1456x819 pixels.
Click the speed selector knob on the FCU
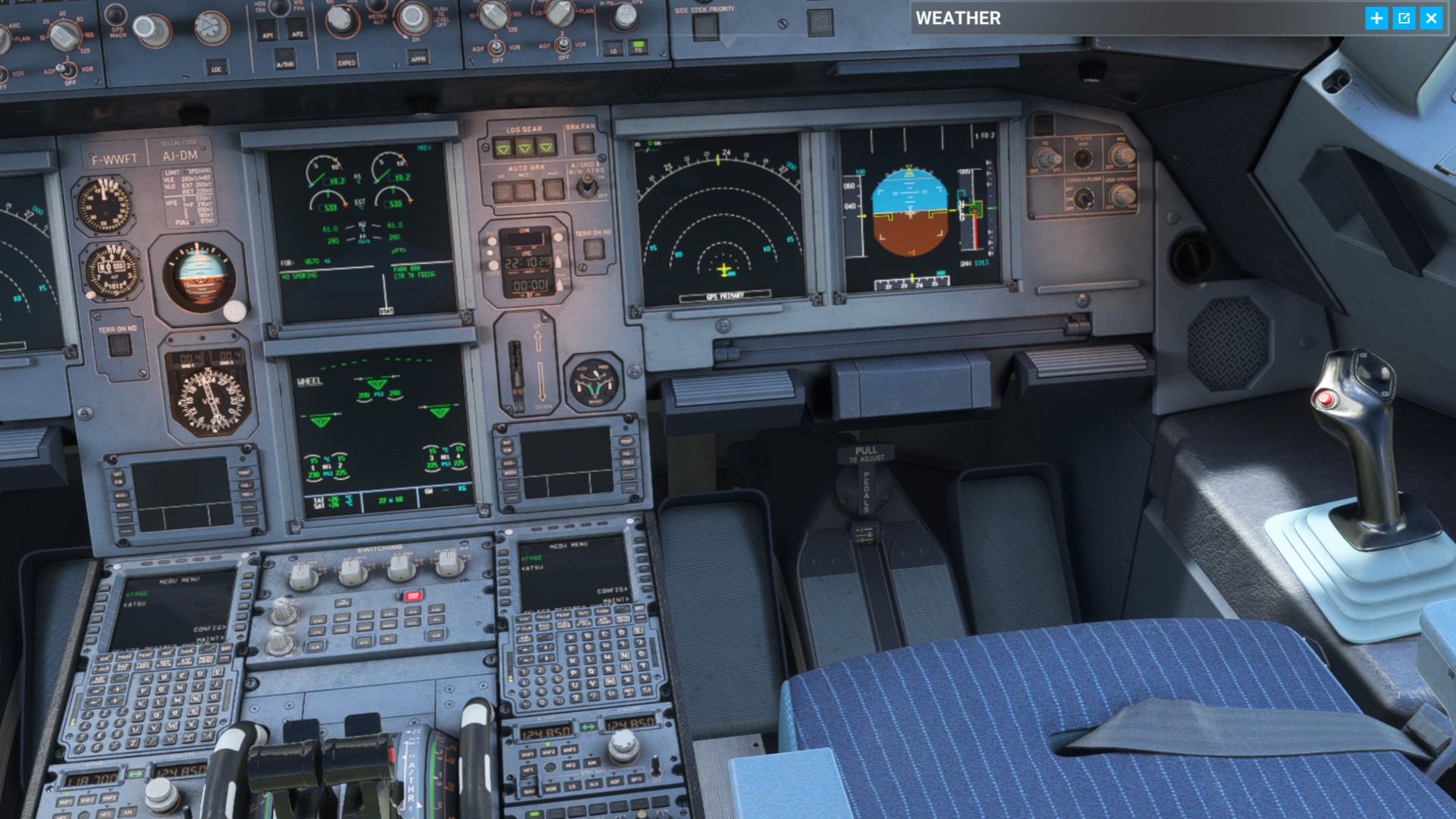click(x=149, y=29)
